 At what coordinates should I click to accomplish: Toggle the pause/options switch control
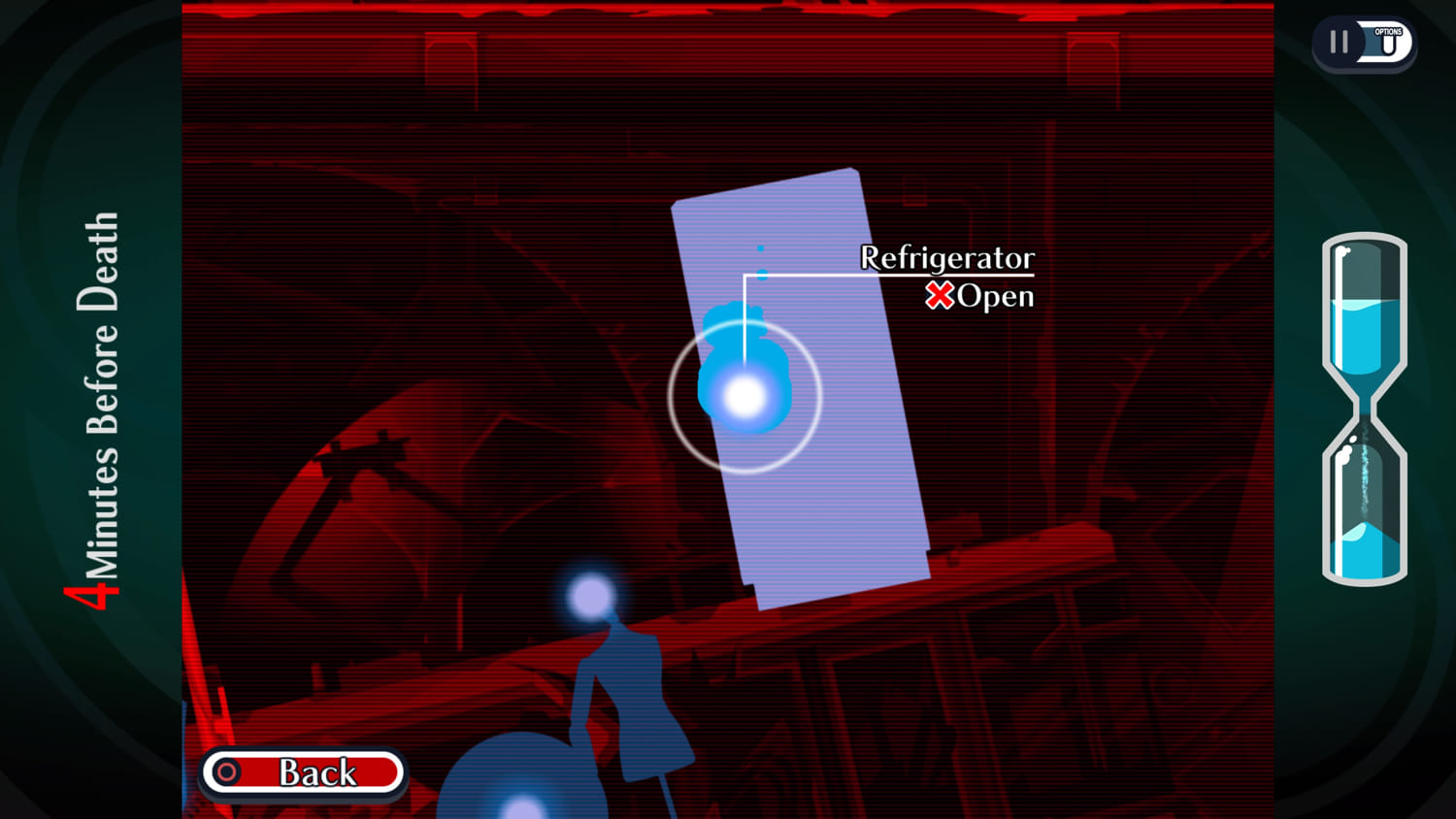(1364, 42)
